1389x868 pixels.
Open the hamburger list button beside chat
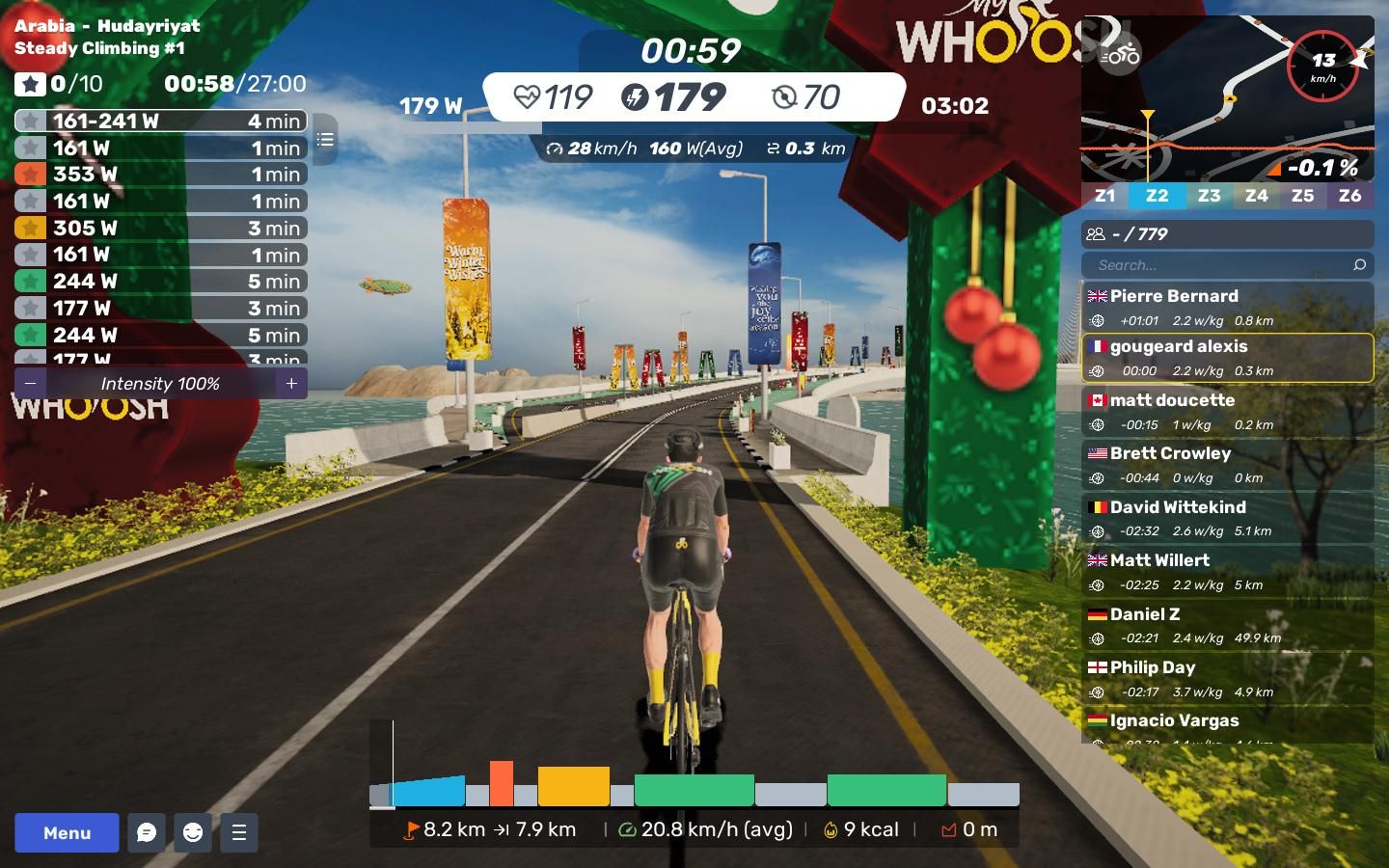click(239, 832)
